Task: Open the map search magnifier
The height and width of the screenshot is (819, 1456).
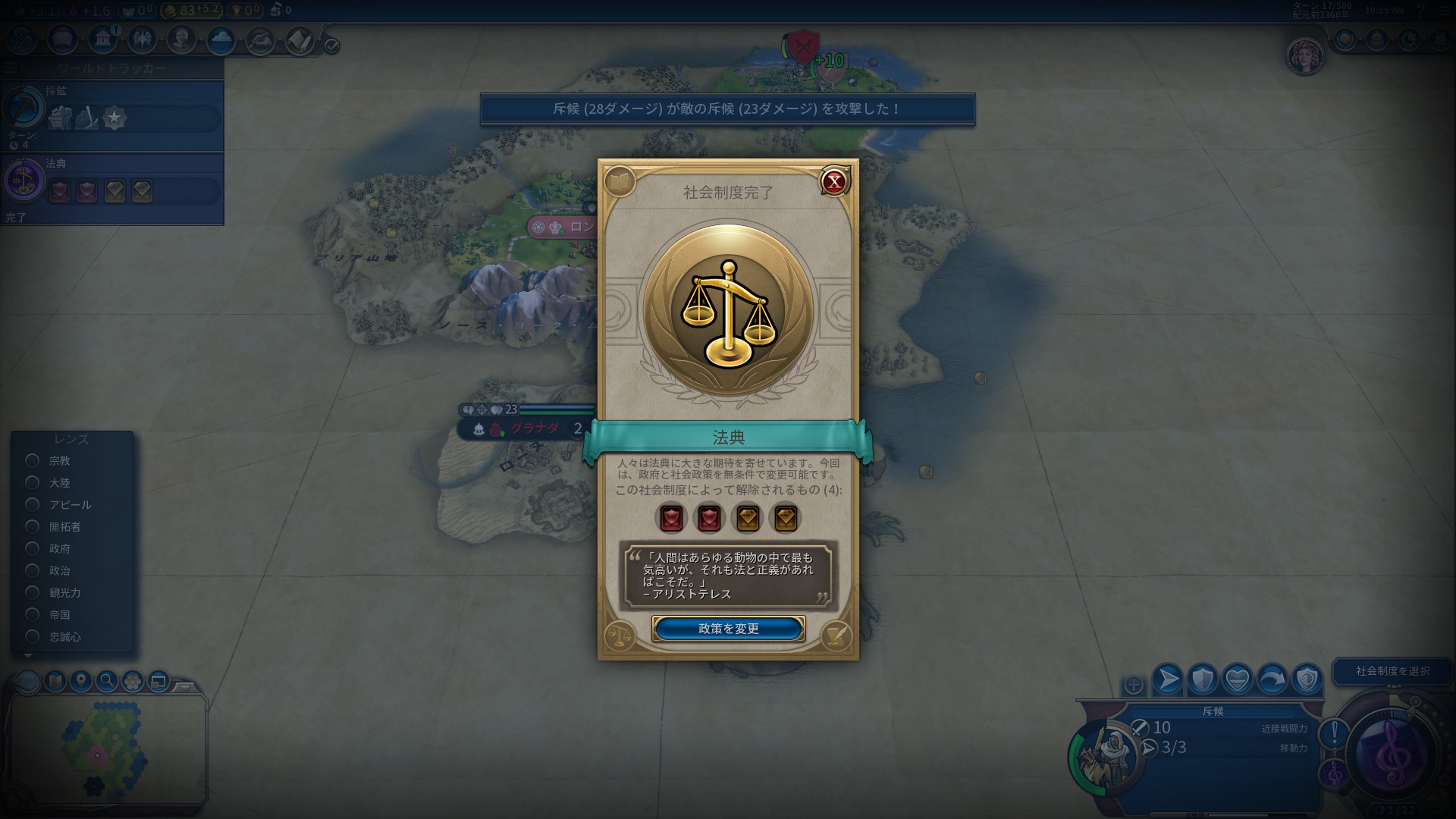Action: pos(107,681)
